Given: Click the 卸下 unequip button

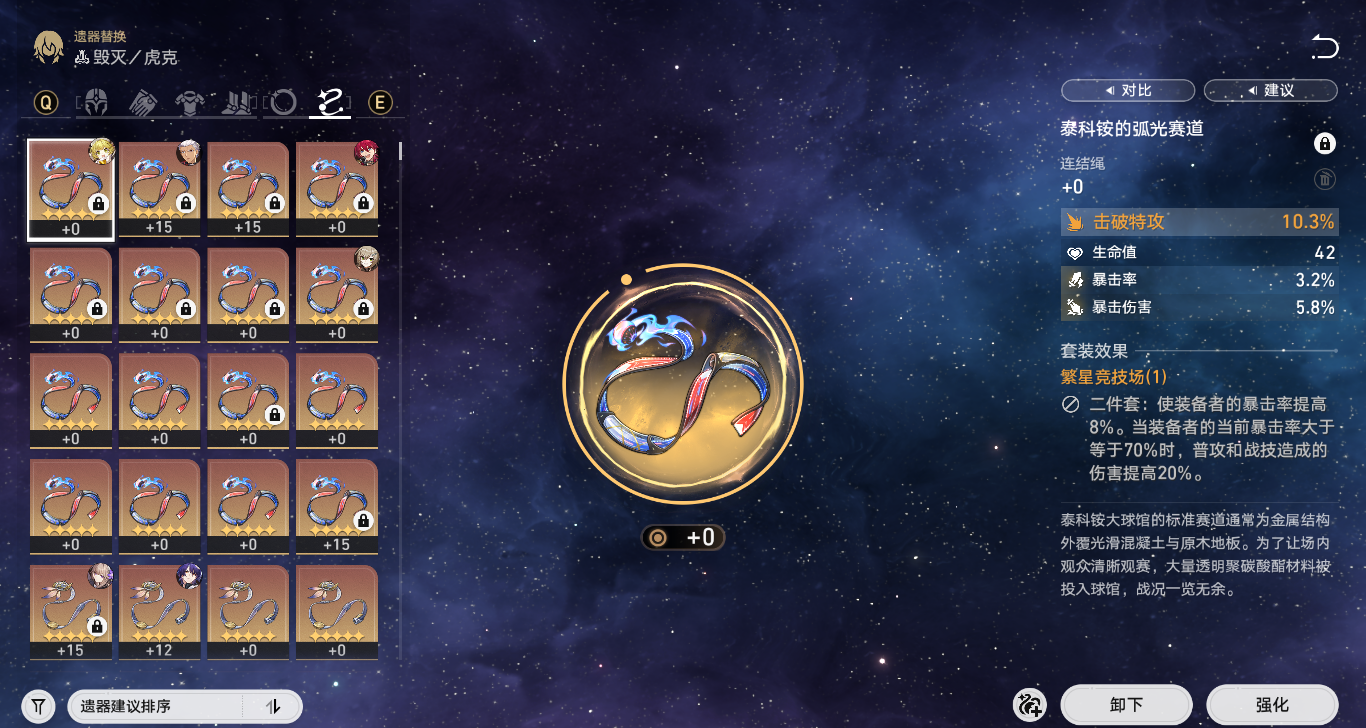Looking at the screenshot, I should pos(1126,705).
